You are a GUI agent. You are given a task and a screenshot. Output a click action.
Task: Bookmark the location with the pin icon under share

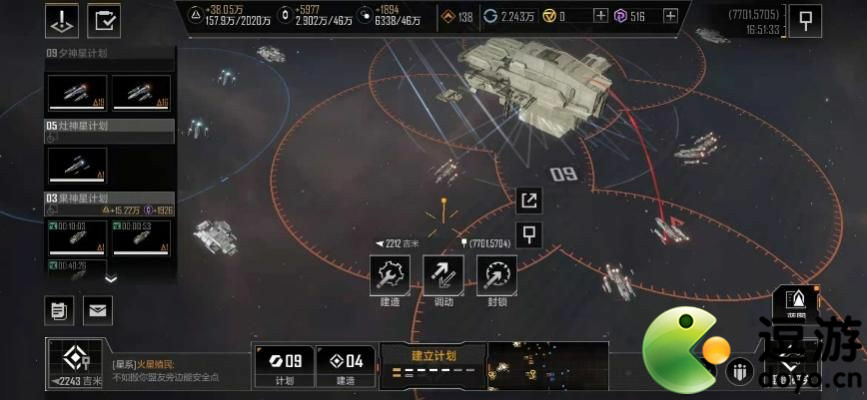(529, 235)
